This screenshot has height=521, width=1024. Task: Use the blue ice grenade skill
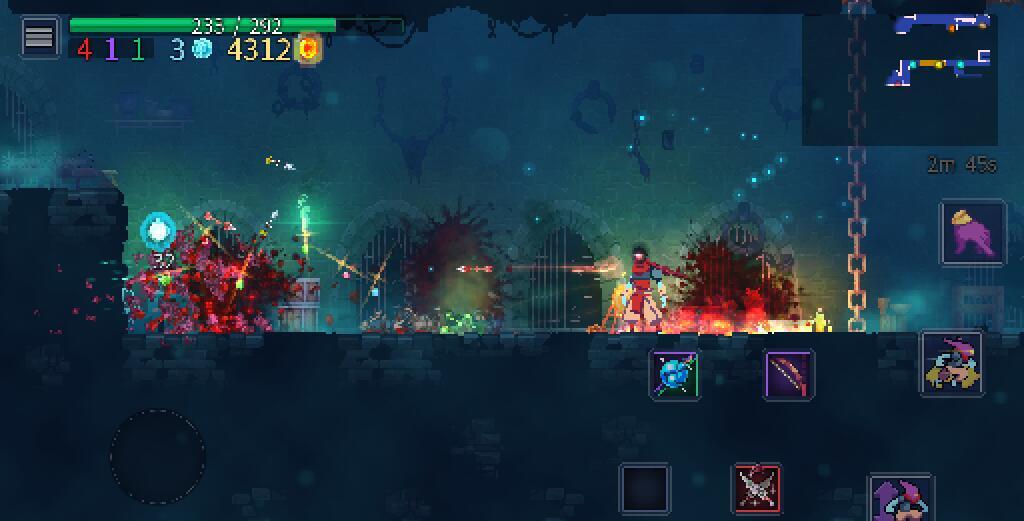(x=675, y=375)
